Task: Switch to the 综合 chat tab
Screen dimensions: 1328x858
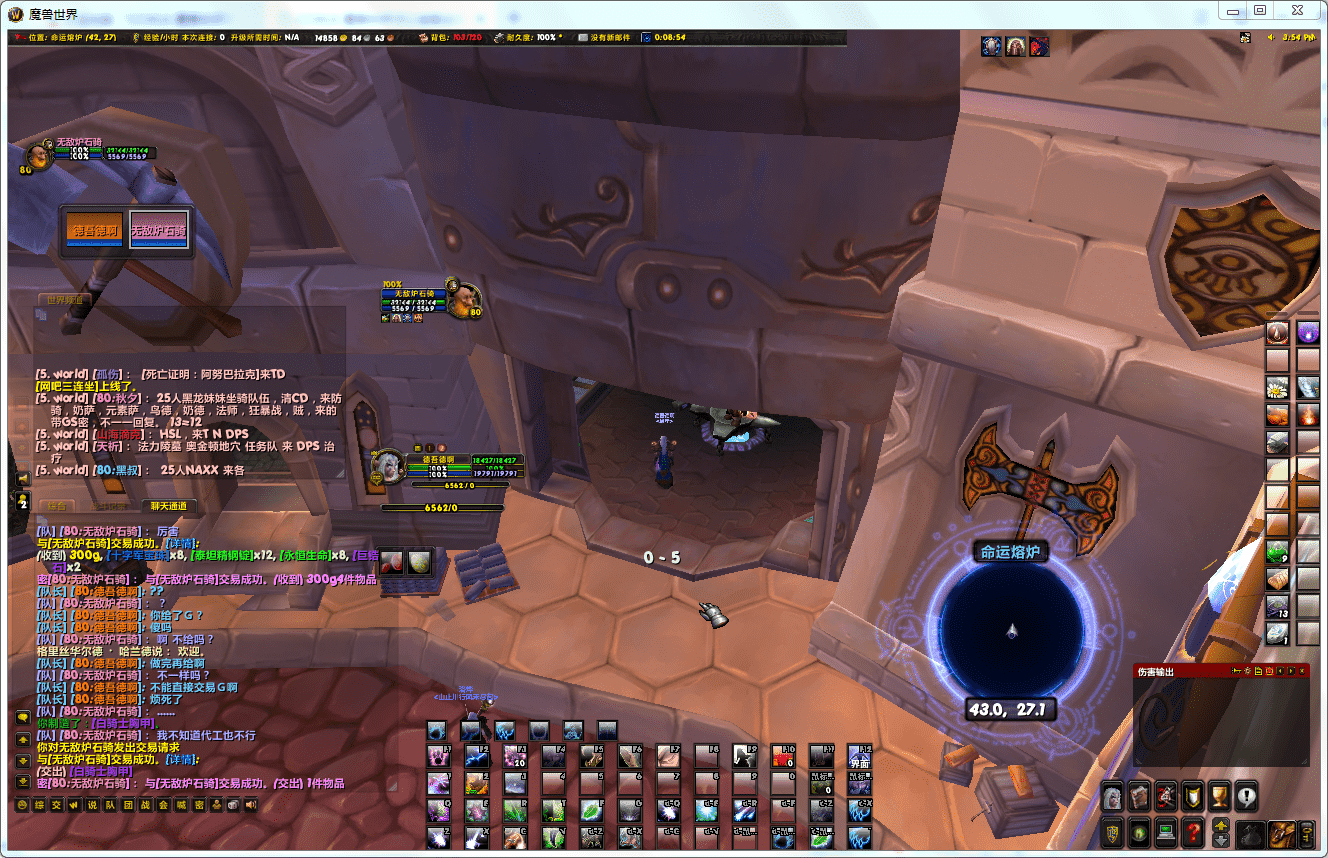Action: click(58, 506)
